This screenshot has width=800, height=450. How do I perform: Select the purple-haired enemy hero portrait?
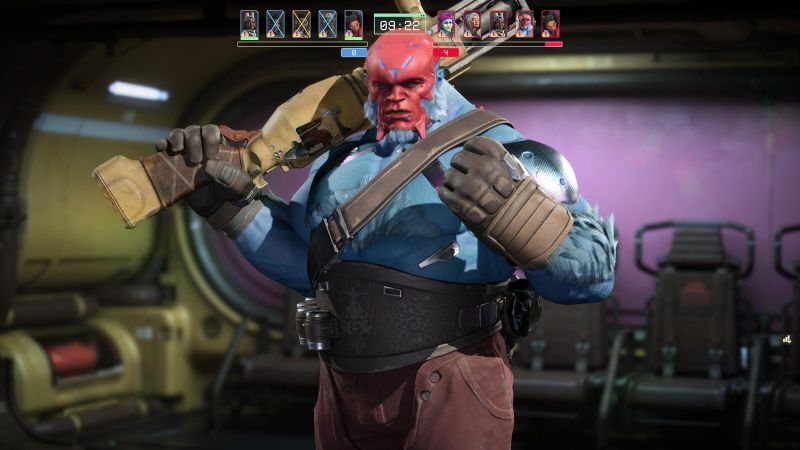[446, 24]
